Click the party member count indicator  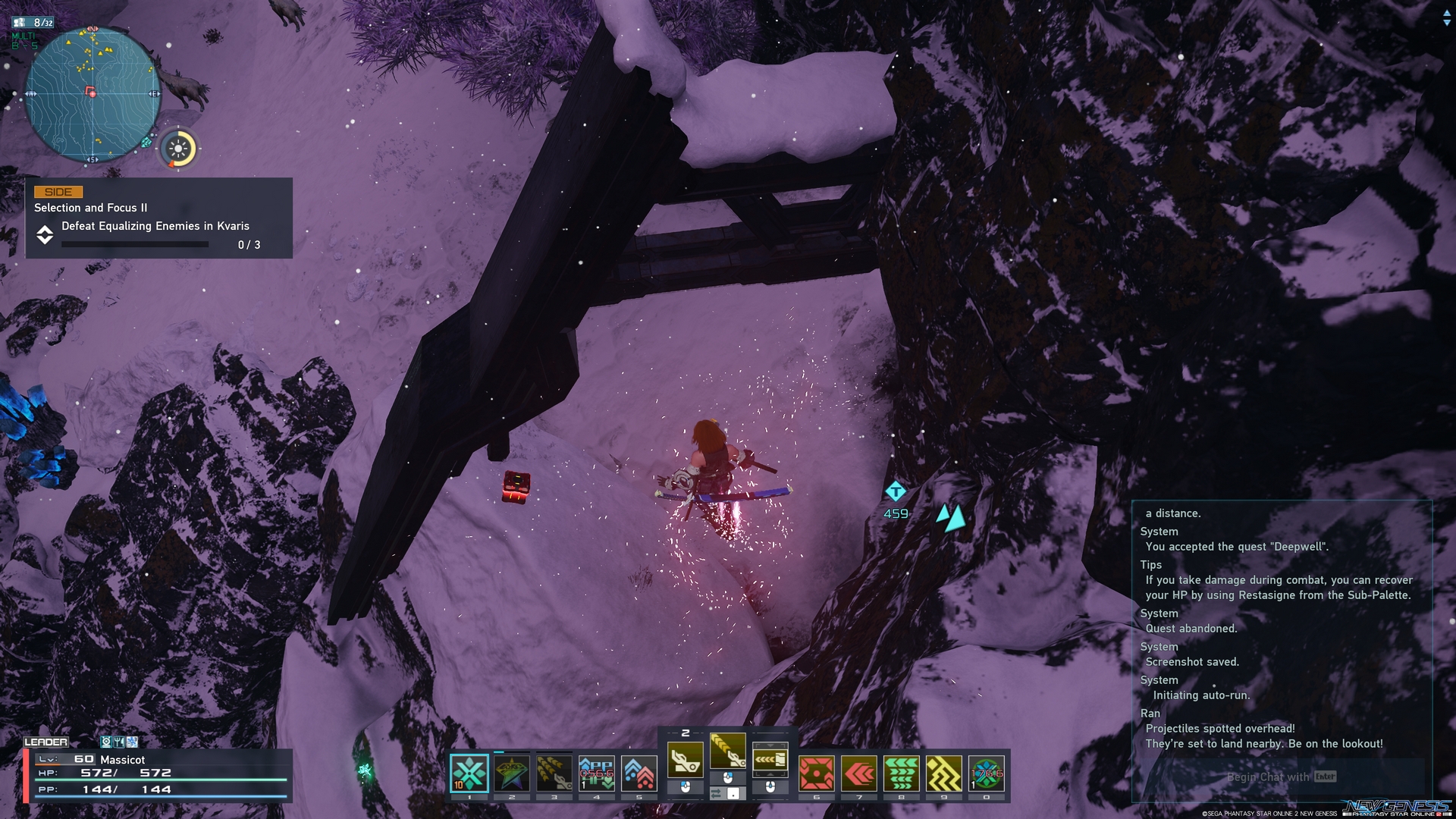[x=35, y=23]
